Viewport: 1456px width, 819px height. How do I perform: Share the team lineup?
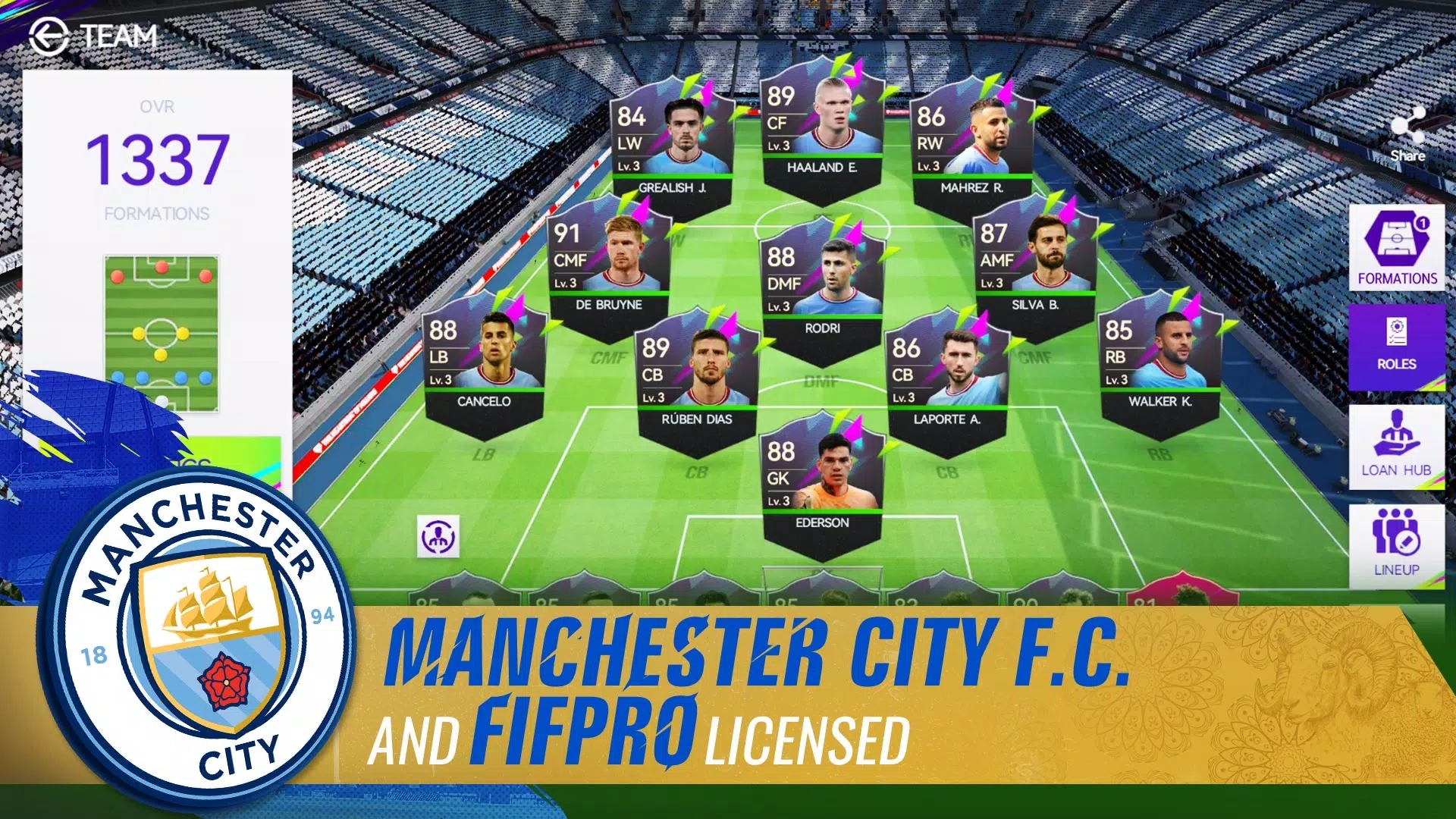(1407, 134)
